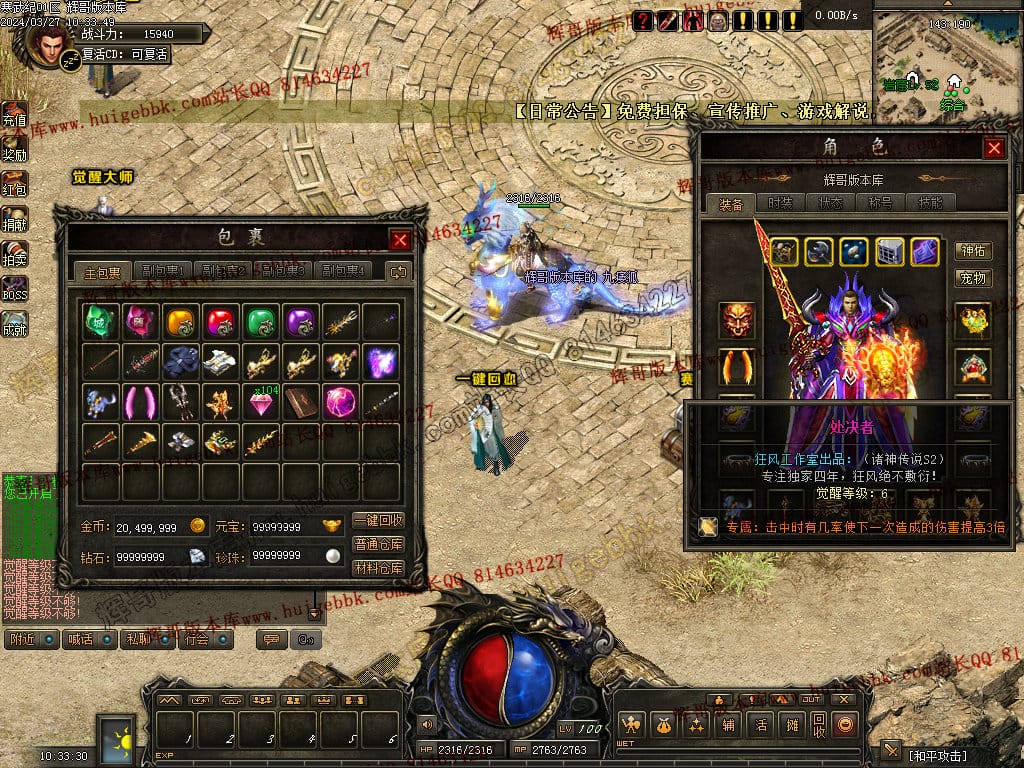Screen dimensions: 1024x768
Task: Click the 一键回收 recycle button
Action: pos(378,521)
